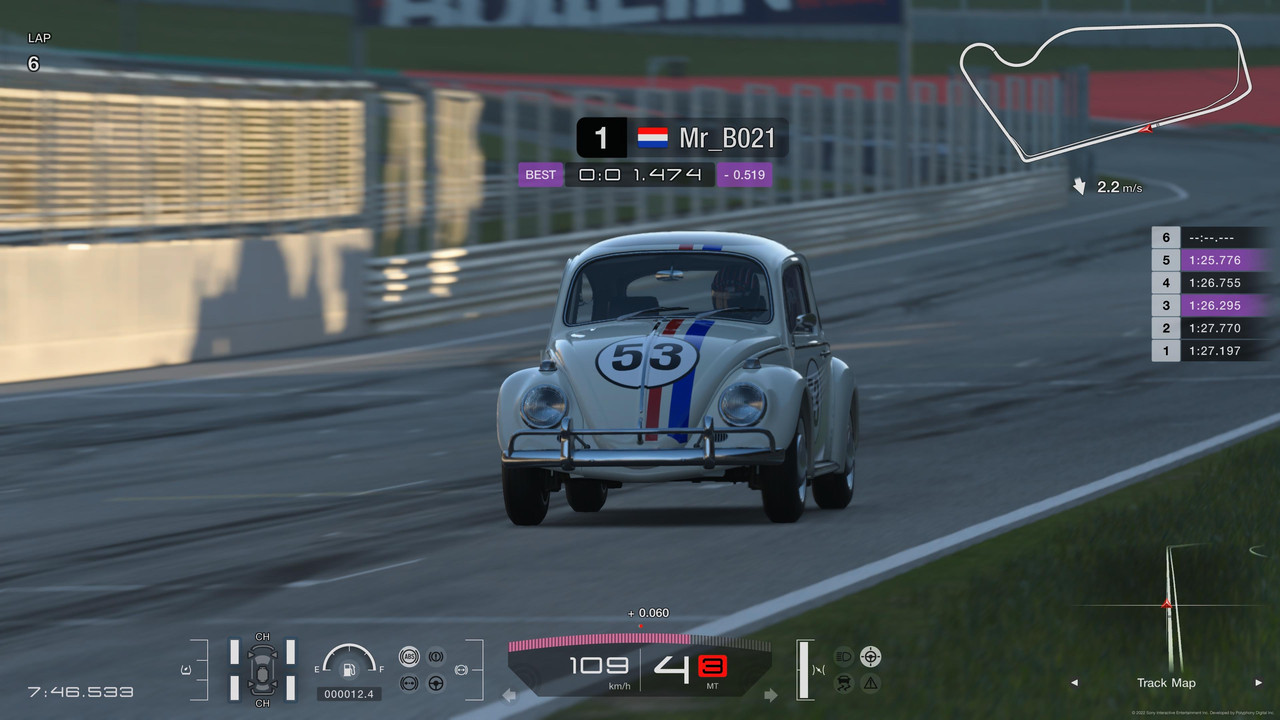Screen dimensions: 1280x720
Task: Click the fuel gauge
Action: (x=349, y=663)
